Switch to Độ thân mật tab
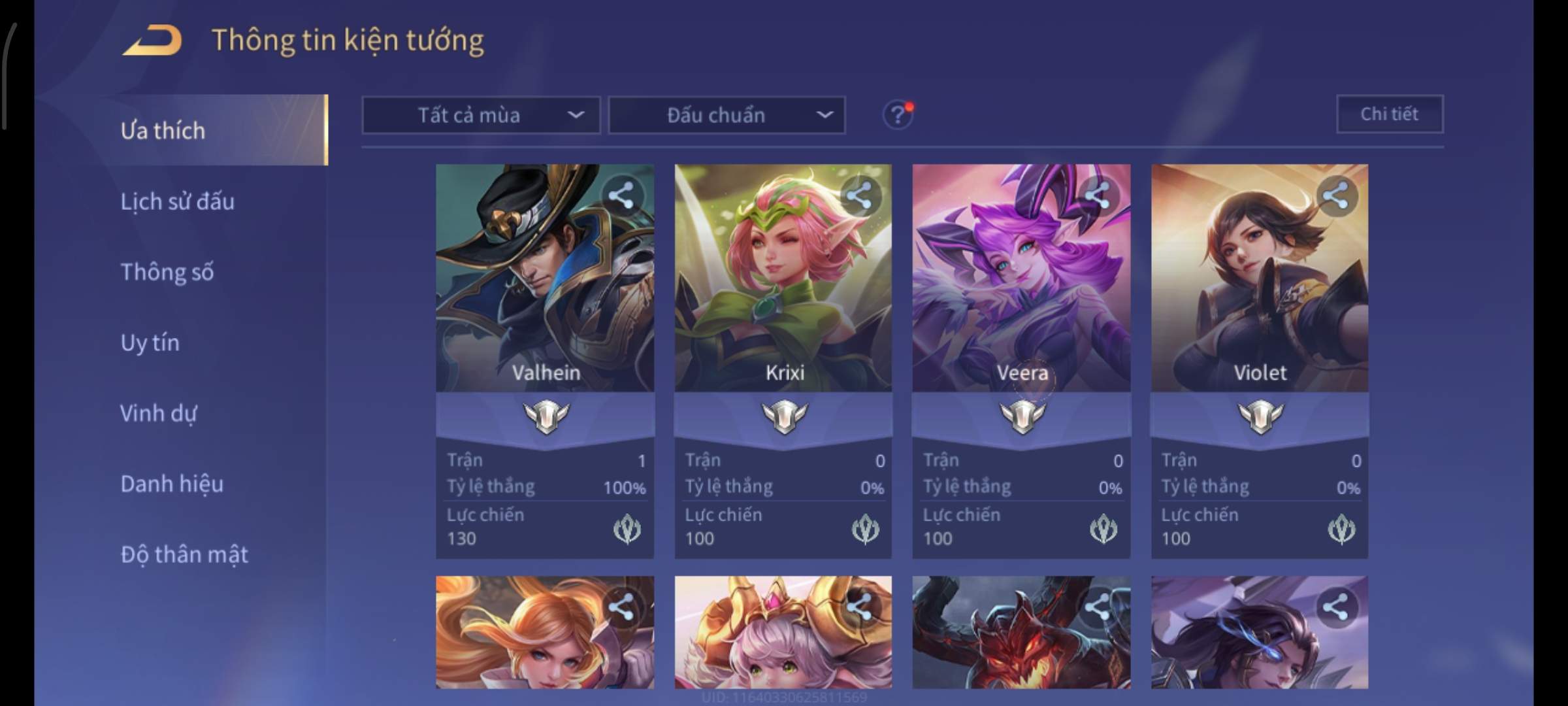Image resolution: width=1568 pixels, height=706 pixels. pyautogui.click(x=184, y=554)
